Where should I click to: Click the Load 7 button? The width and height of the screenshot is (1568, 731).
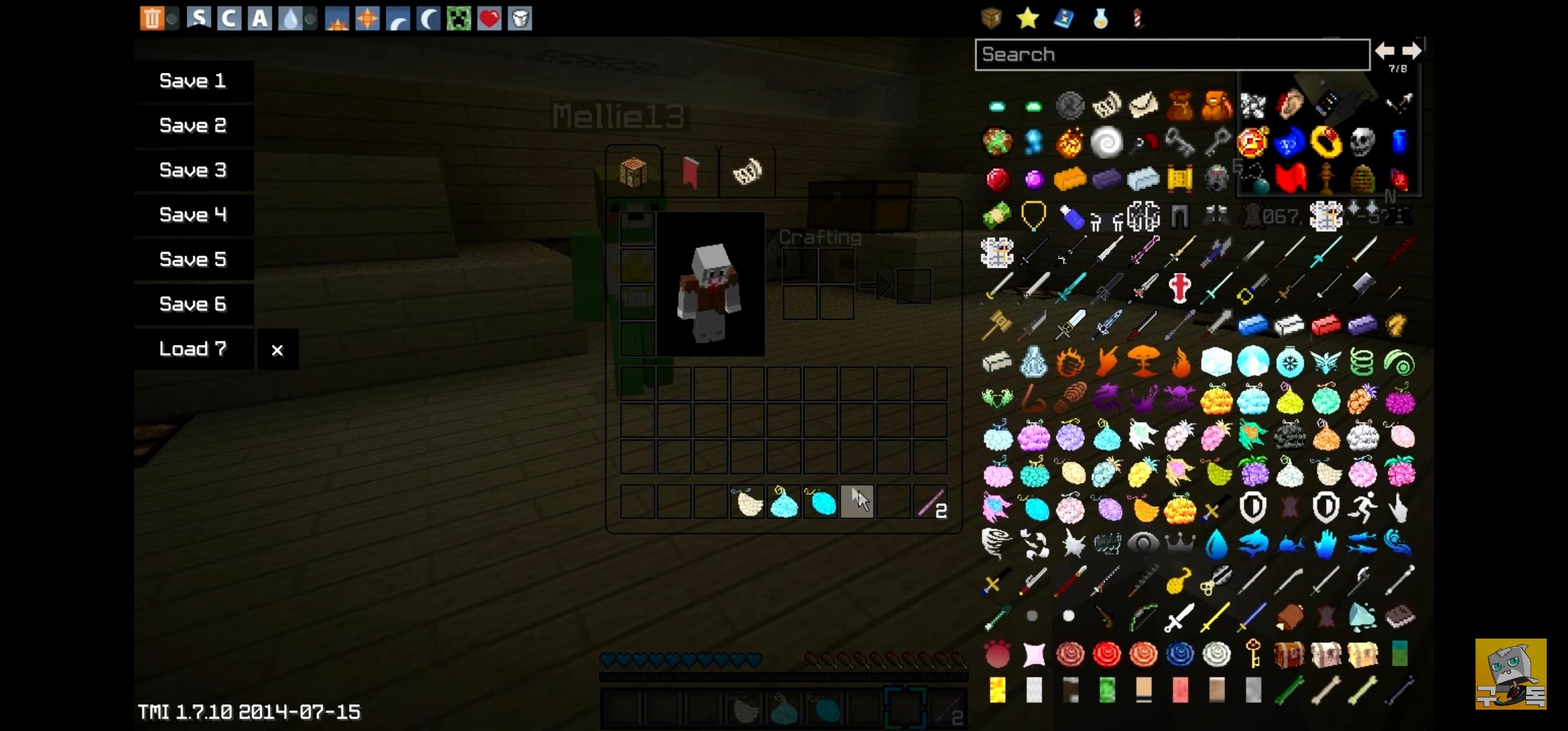pos(192,349)
